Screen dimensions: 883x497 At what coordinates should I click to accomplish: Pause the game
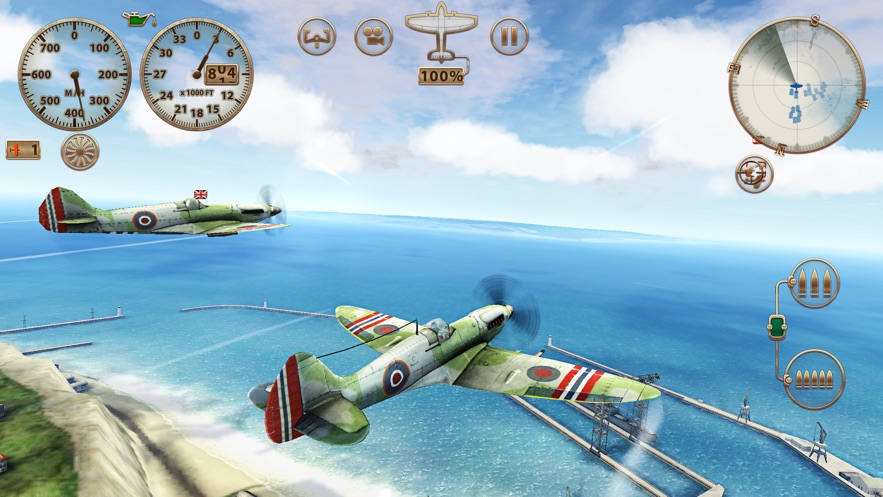click(x=509, y=38)
